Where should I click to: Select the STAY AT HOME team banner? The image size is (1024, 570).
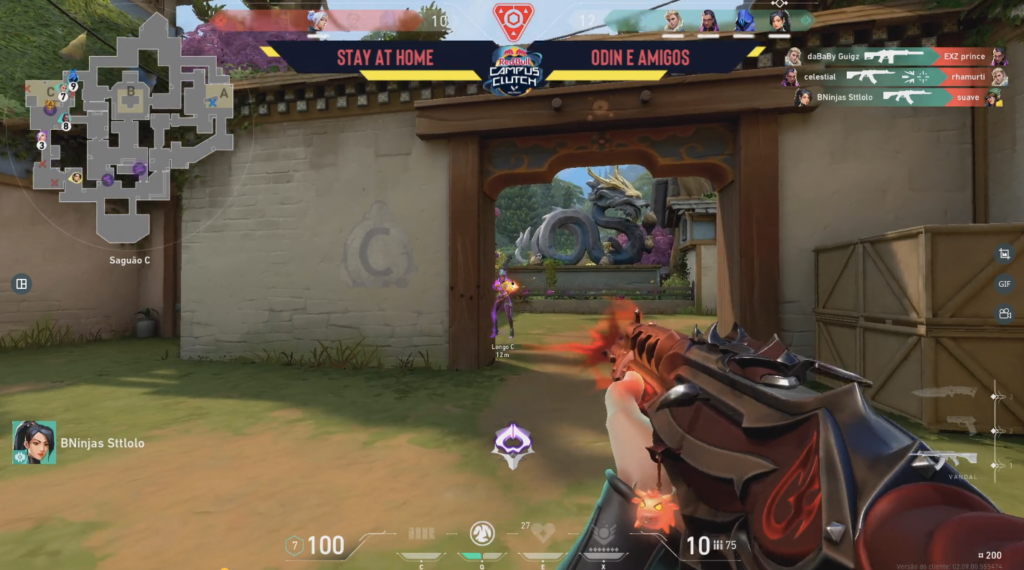click(x=384, y=58)
